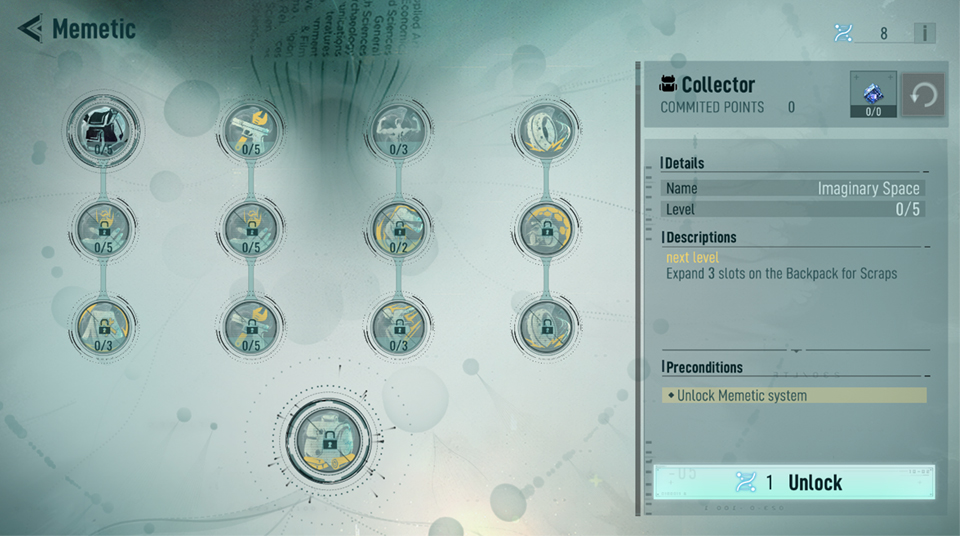Reset committed Collector points
Viewport: 960px width, 536px height.
pos(924,96)
